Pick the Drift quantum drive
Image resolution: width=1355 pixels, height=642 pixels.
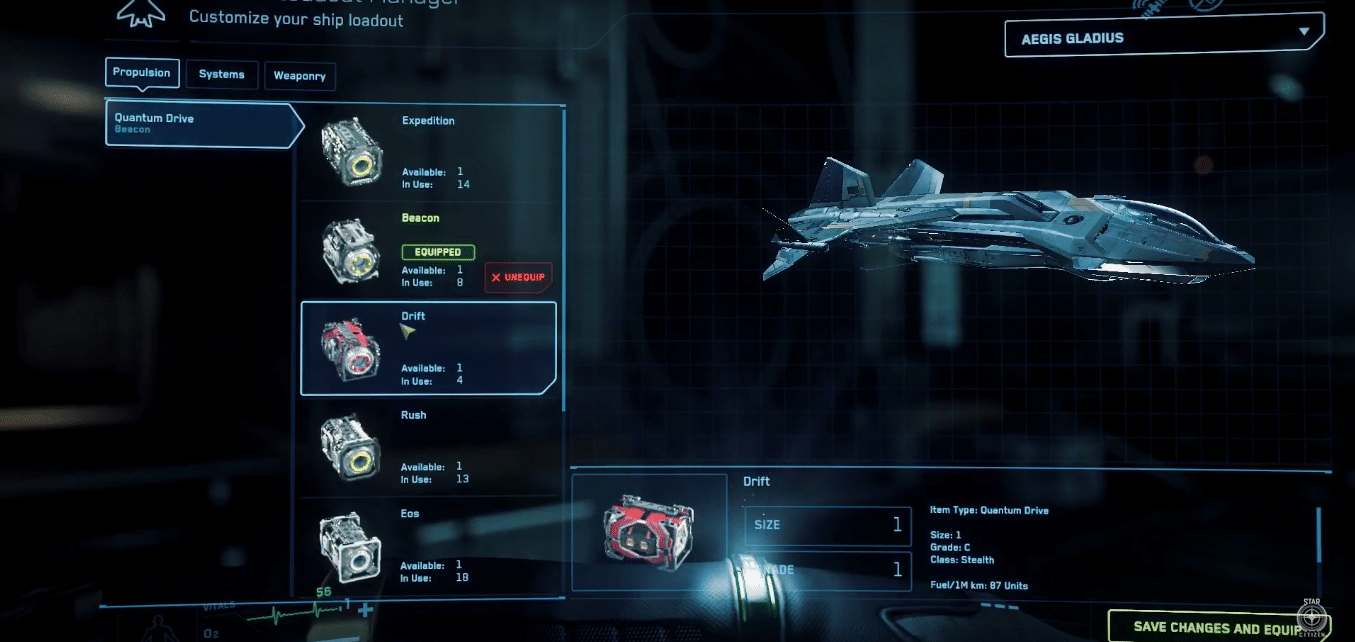pyautogui.click(x=428, y=348)
